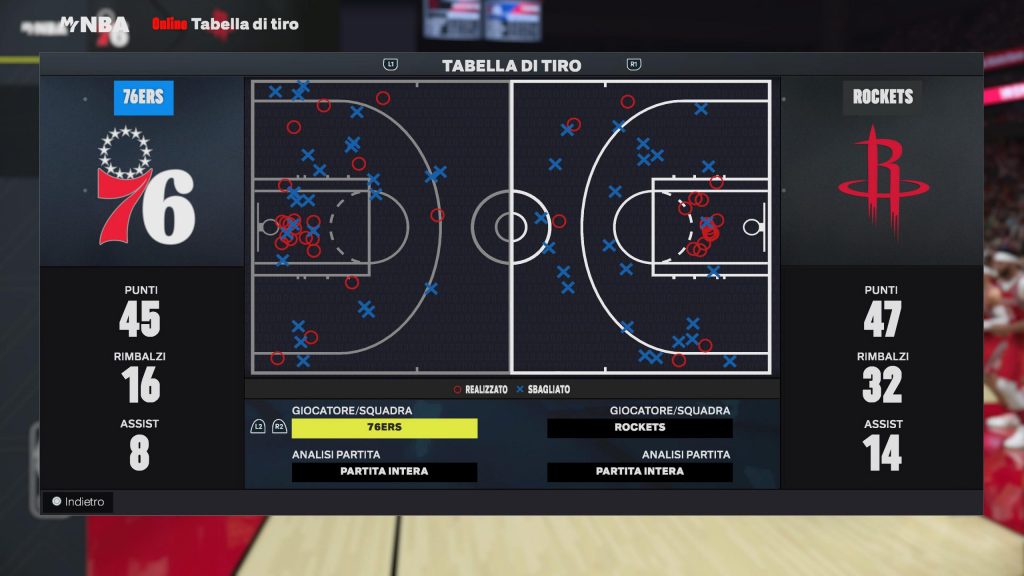Choose the ROCKETS player/team selector
1024x576 pixels.
[x=640, y=428]
